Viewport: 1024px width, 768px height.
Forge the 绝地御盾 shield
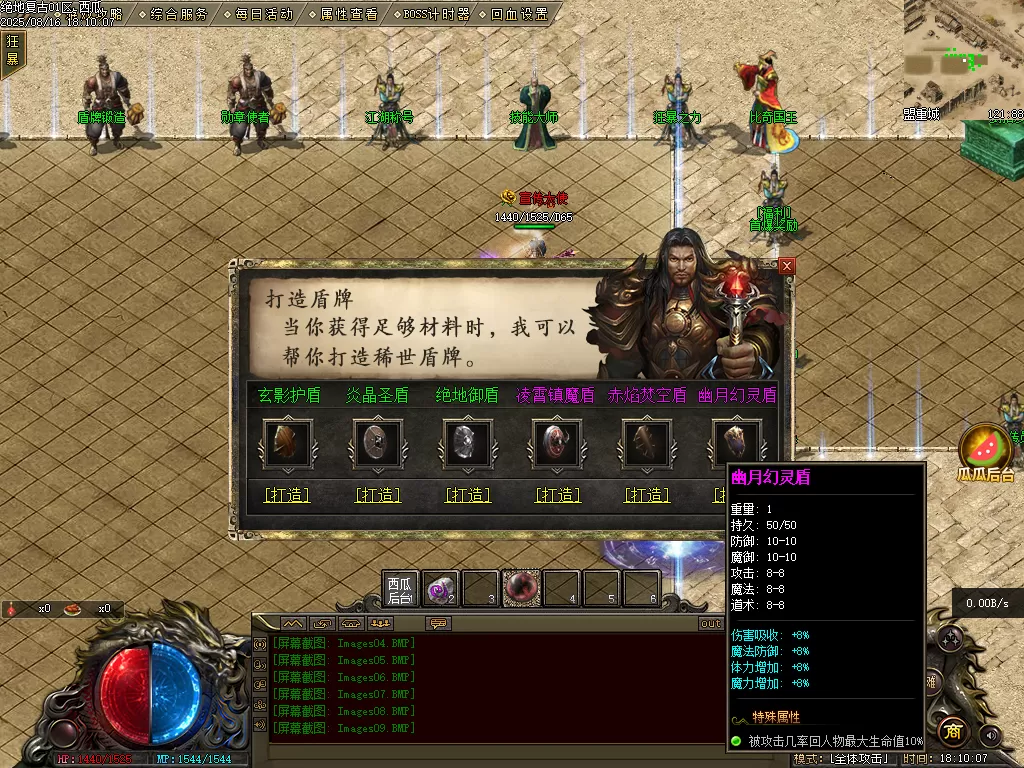tap(467, 495)
